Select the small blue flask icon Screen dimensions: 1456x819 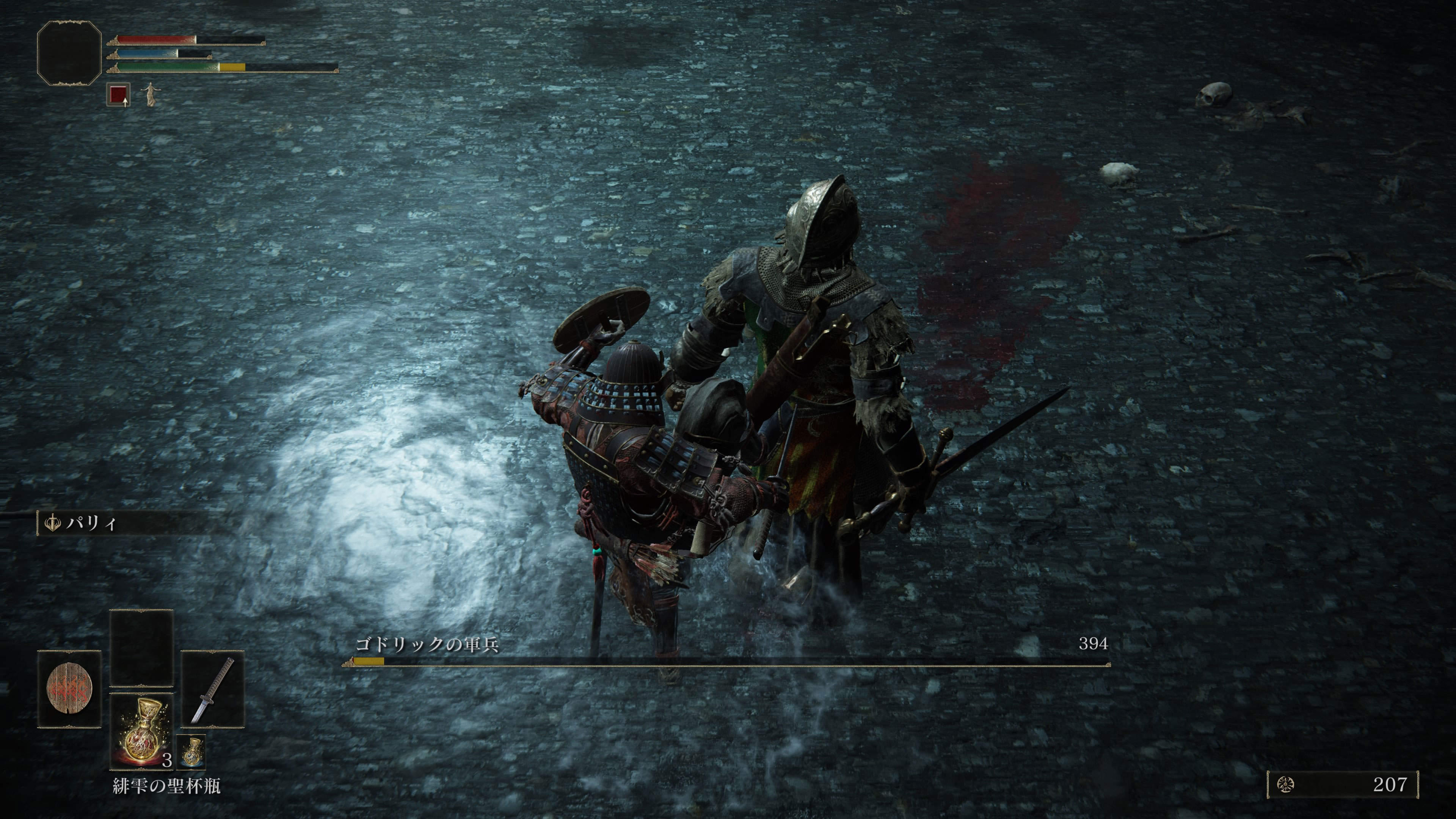[191, 752]
